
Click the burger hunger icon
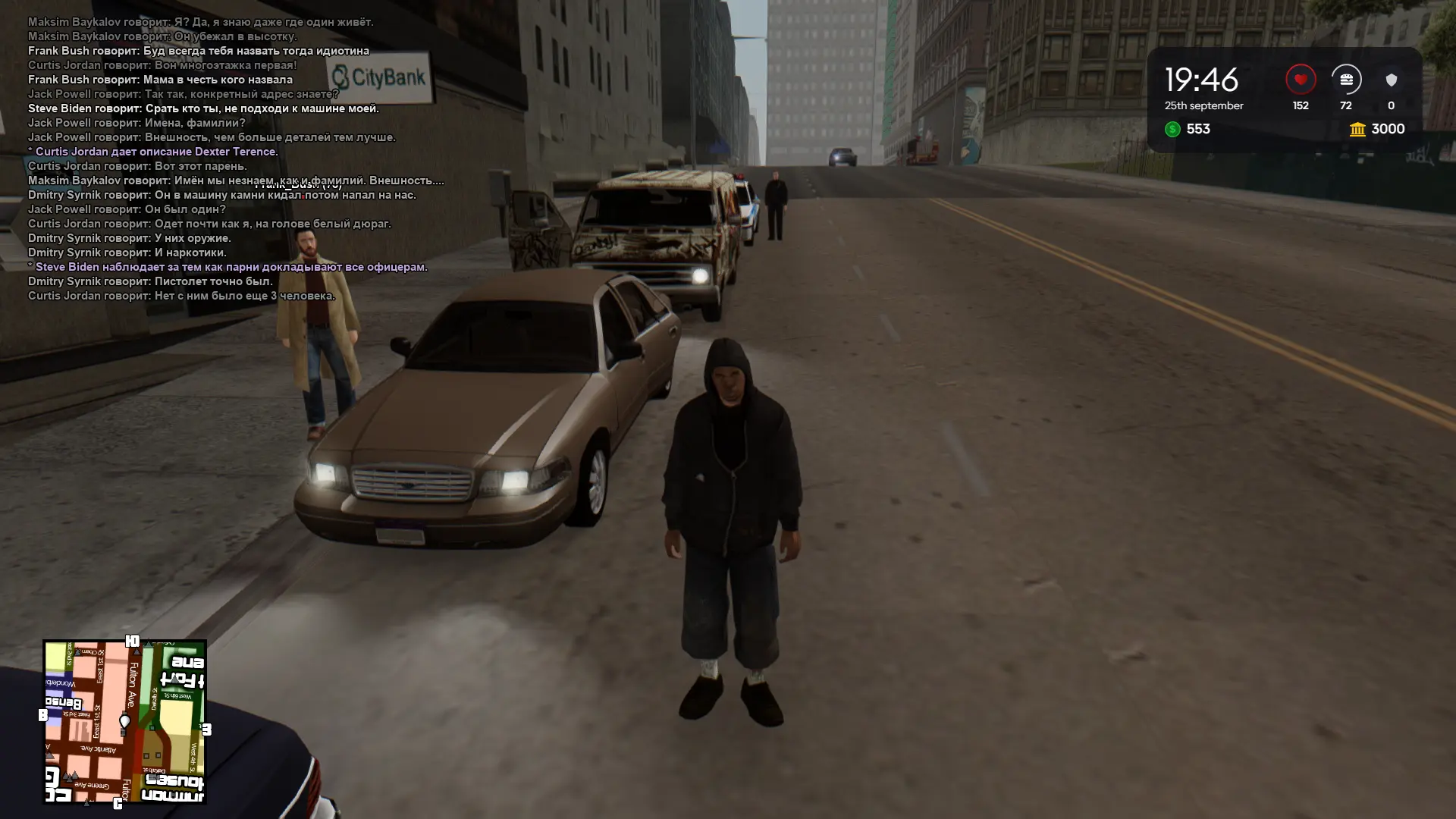[x=1346, y=80]
